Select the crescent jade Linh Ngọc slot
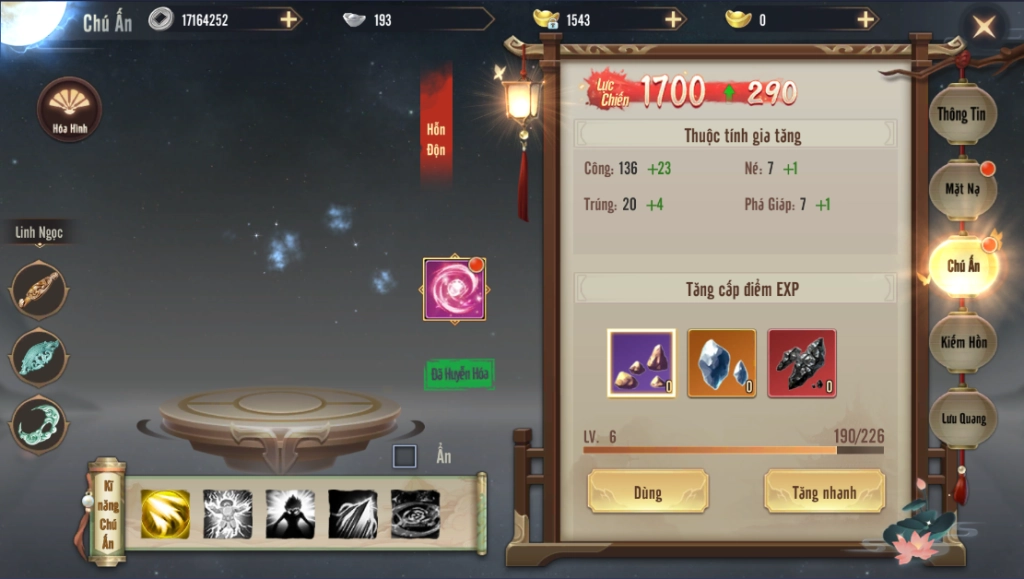Screen dimensions: 1024x579 (x=40, y=421)
